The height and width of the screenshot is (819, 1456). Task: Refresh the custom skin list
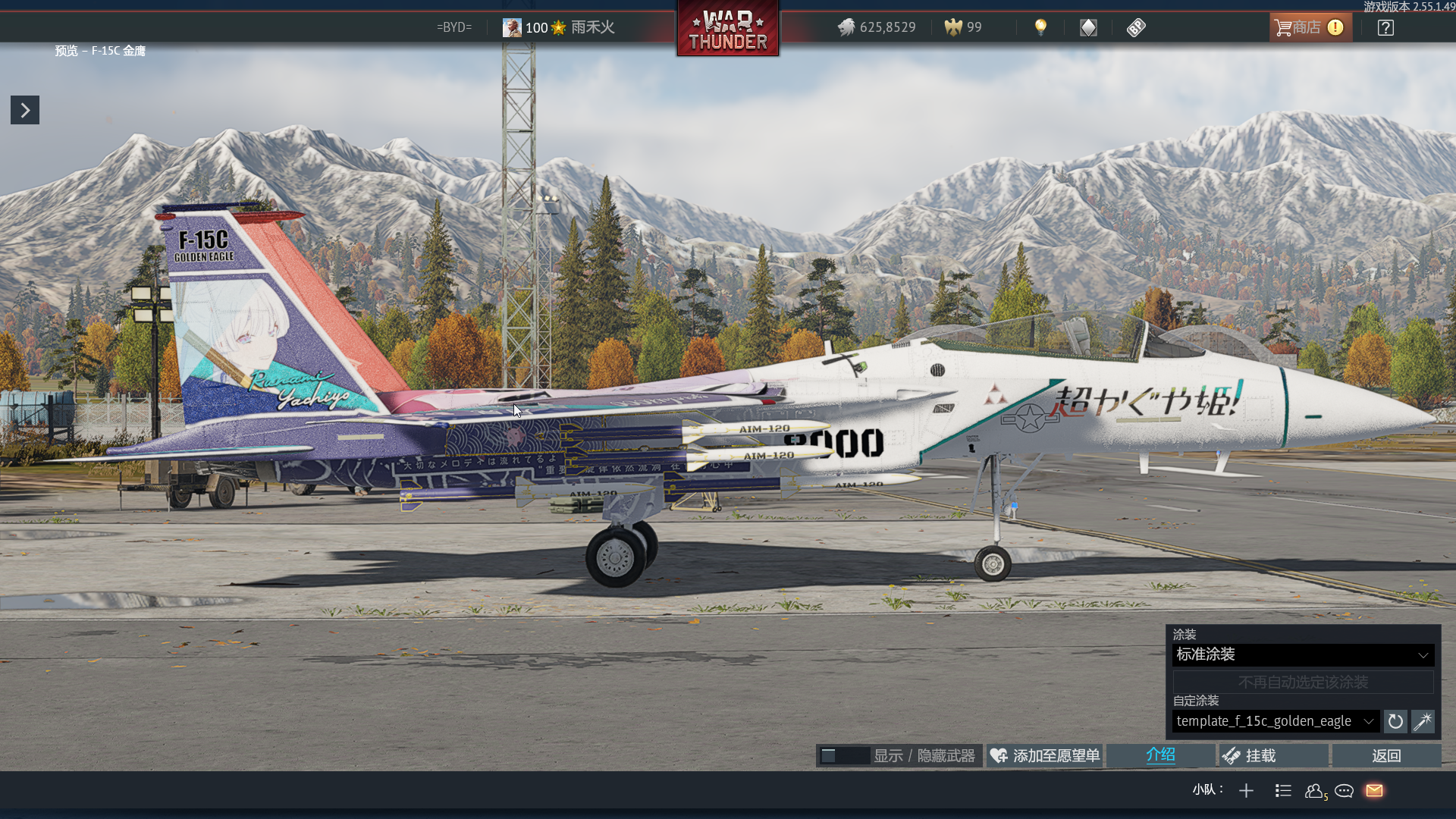point(1395,722)
